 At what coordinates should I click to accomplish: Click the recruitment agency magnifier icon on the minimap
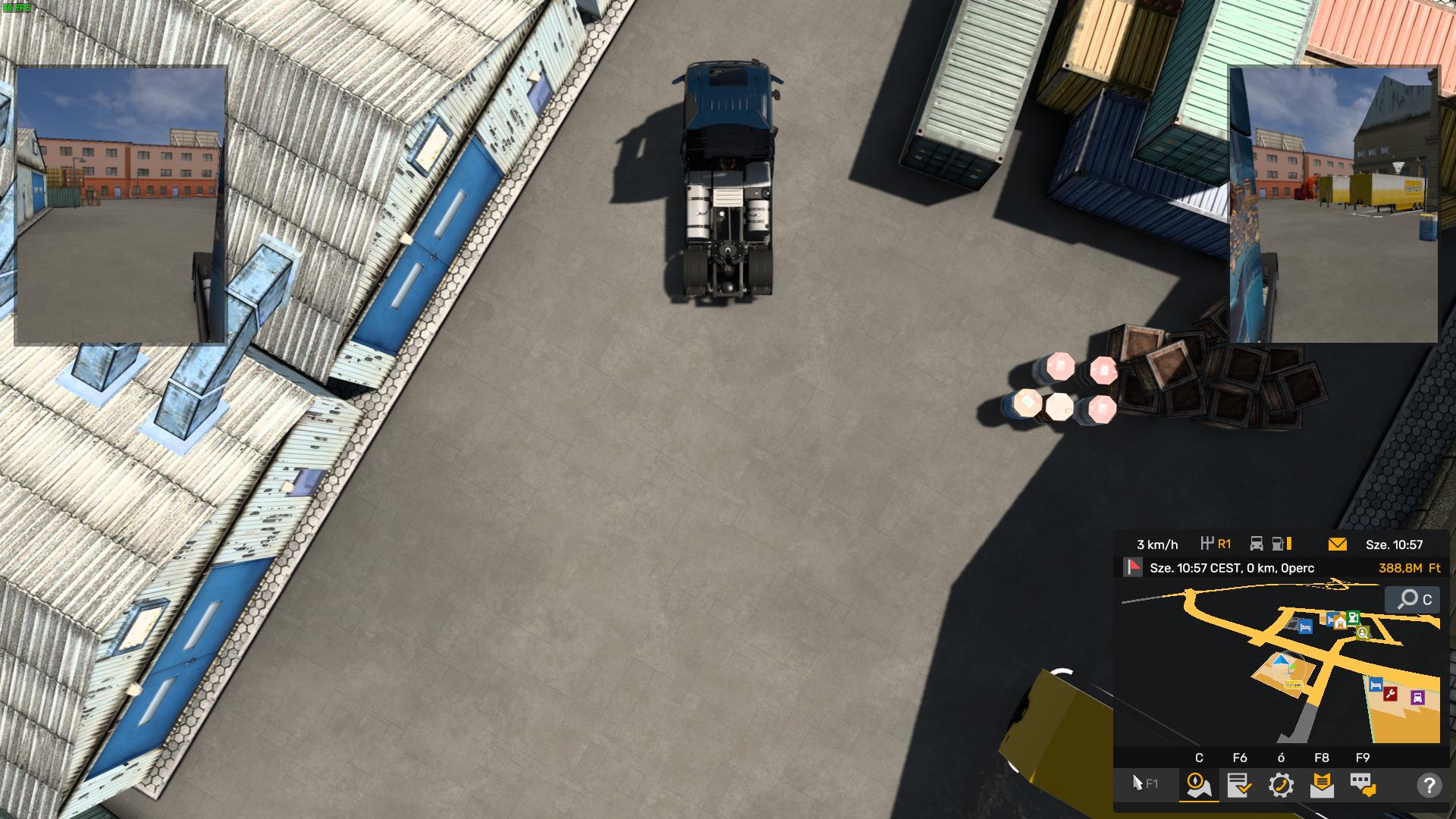click(1362, 633)
